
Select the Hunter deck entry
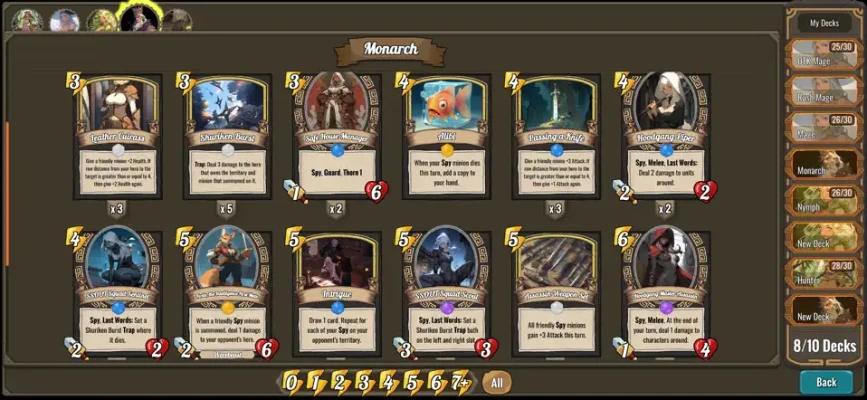(x=824, y=272)
